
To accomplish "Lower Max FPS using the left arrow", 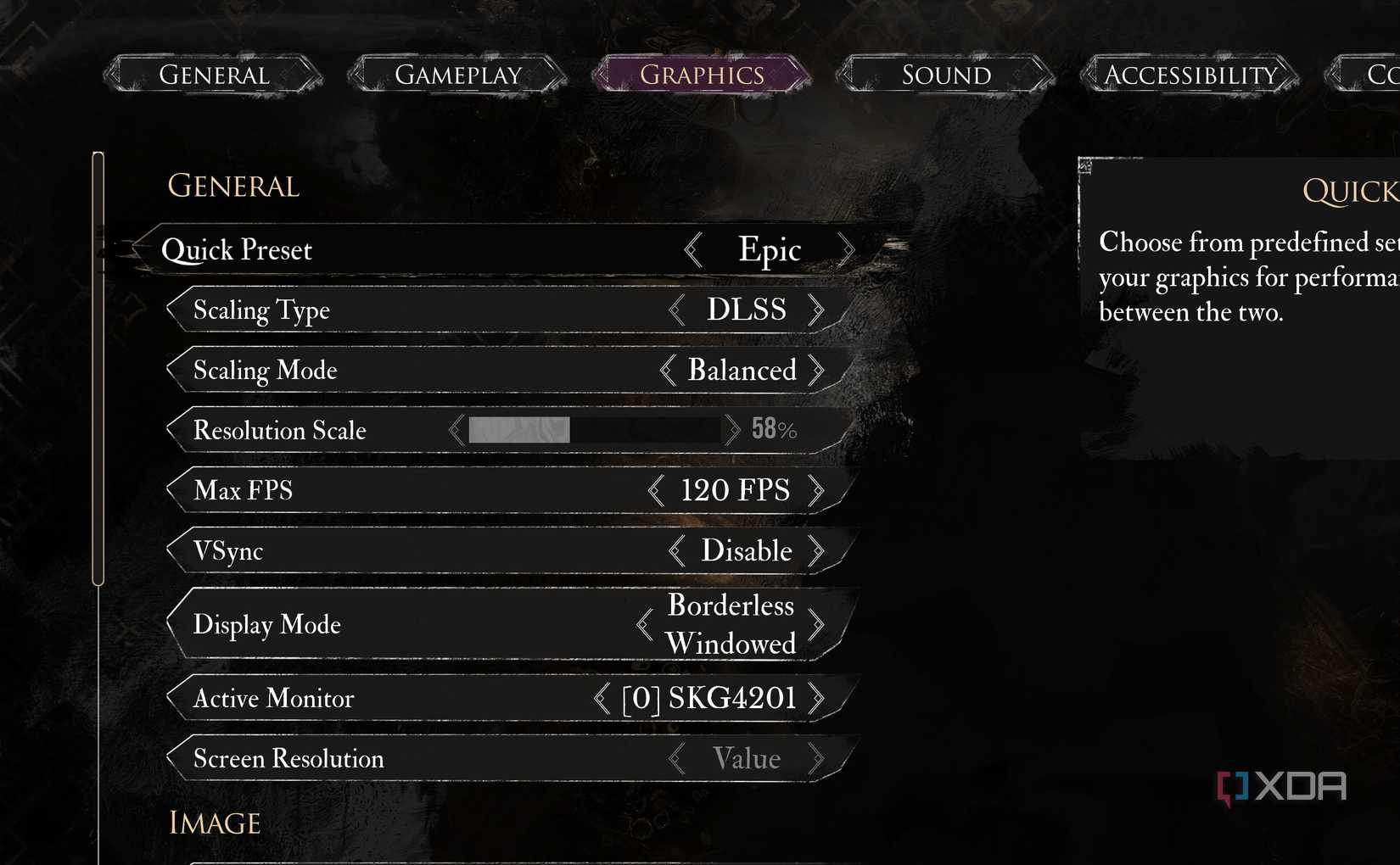I will (655, 490).
